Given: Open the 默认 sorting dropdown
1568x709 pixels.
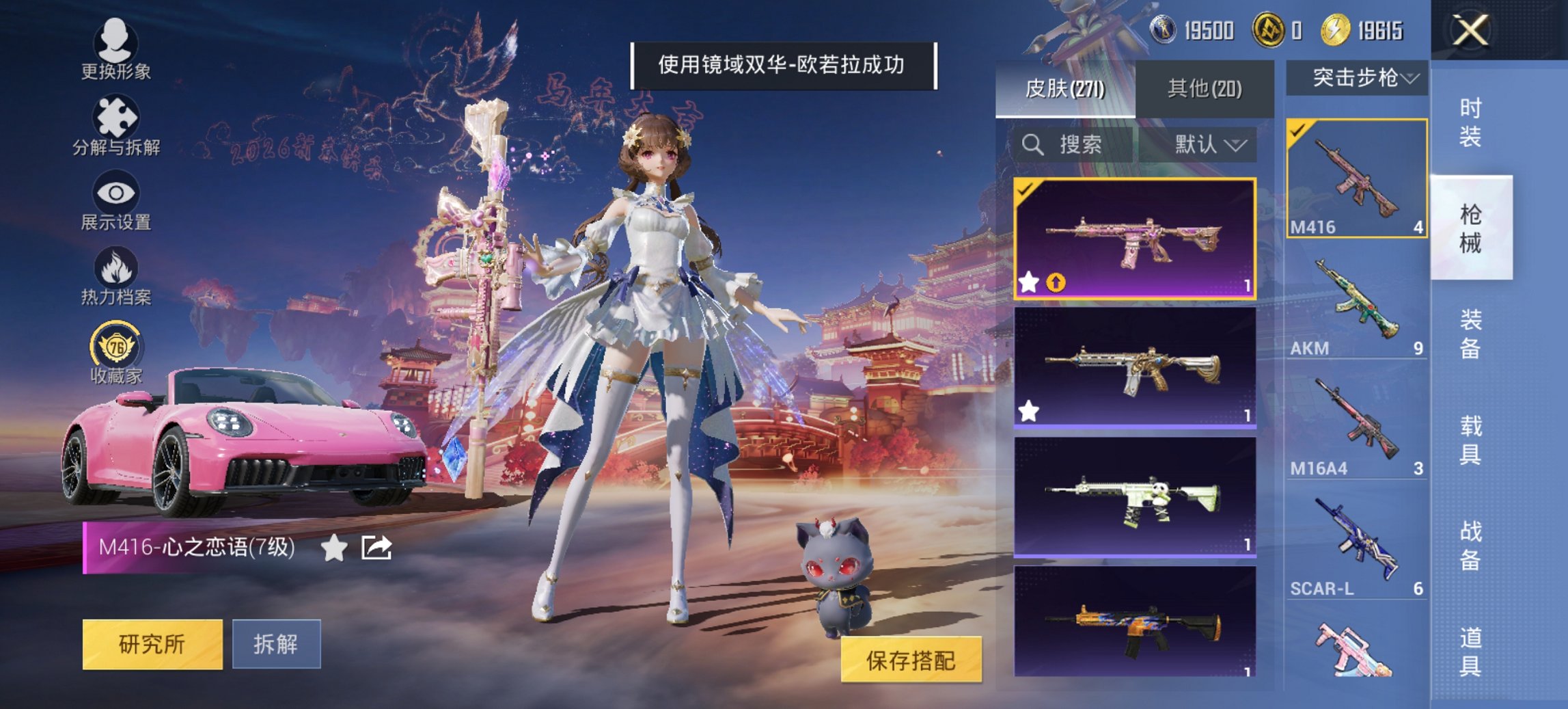Looking at the screenshot, I should click(x=1207, y=145).
